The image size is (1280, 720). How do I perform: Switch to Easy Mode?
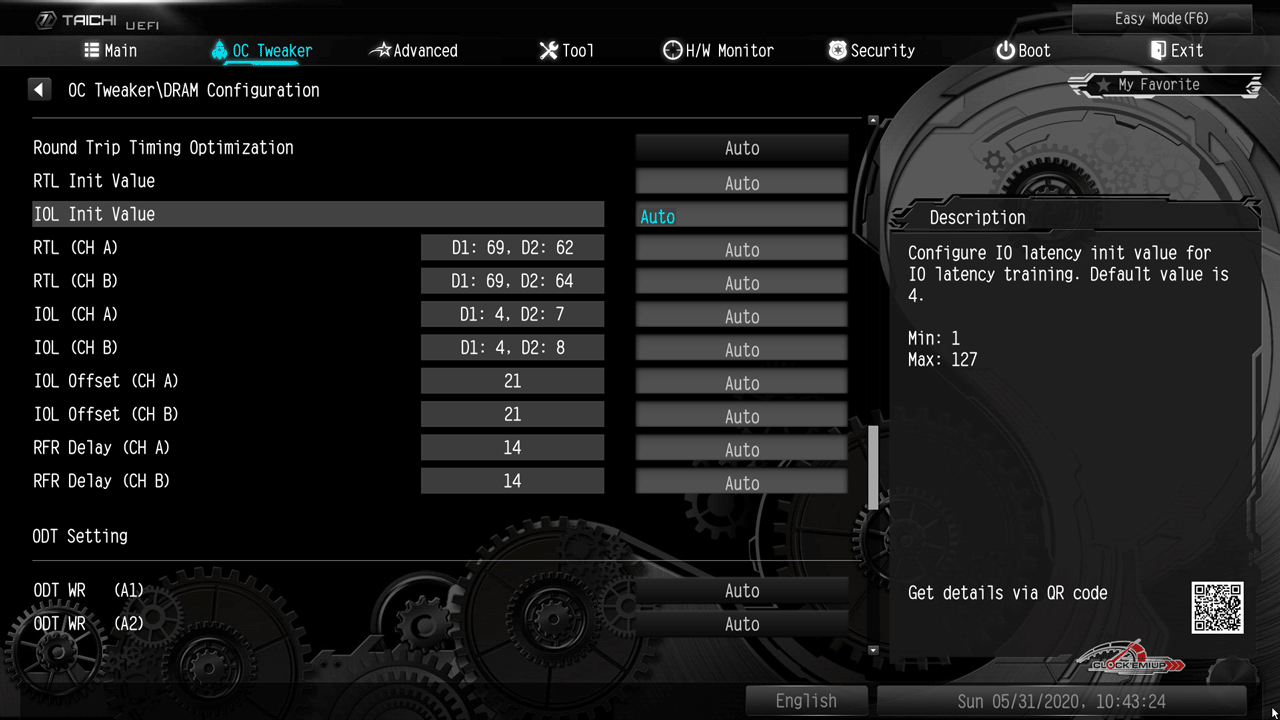tap(1162, 19)
